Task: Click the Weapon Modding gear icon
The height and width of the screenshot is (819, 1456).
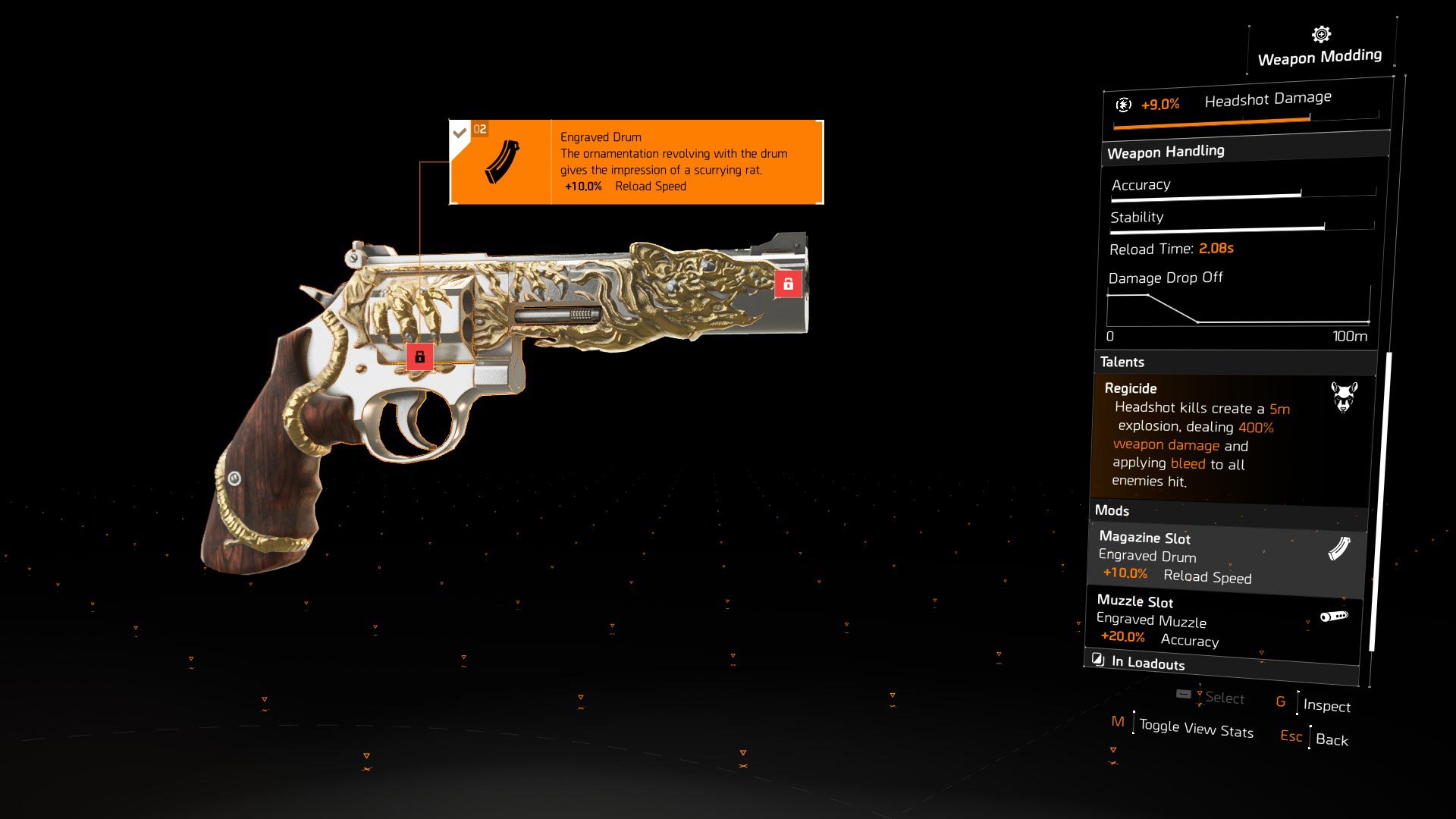Action: pos(1319,33)
